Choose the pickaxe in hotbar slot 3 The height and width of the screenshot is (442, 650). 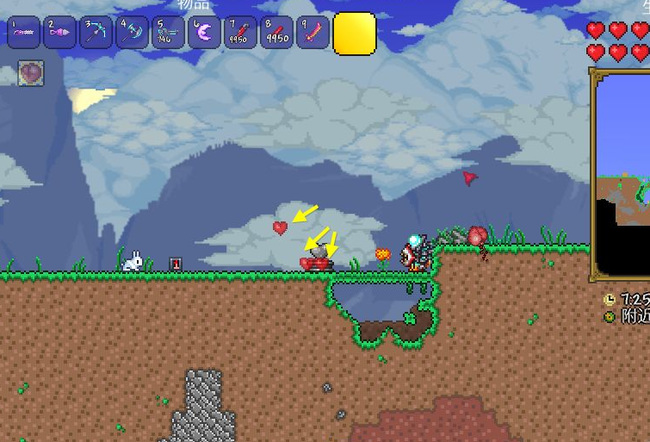[x=96, y=33]
